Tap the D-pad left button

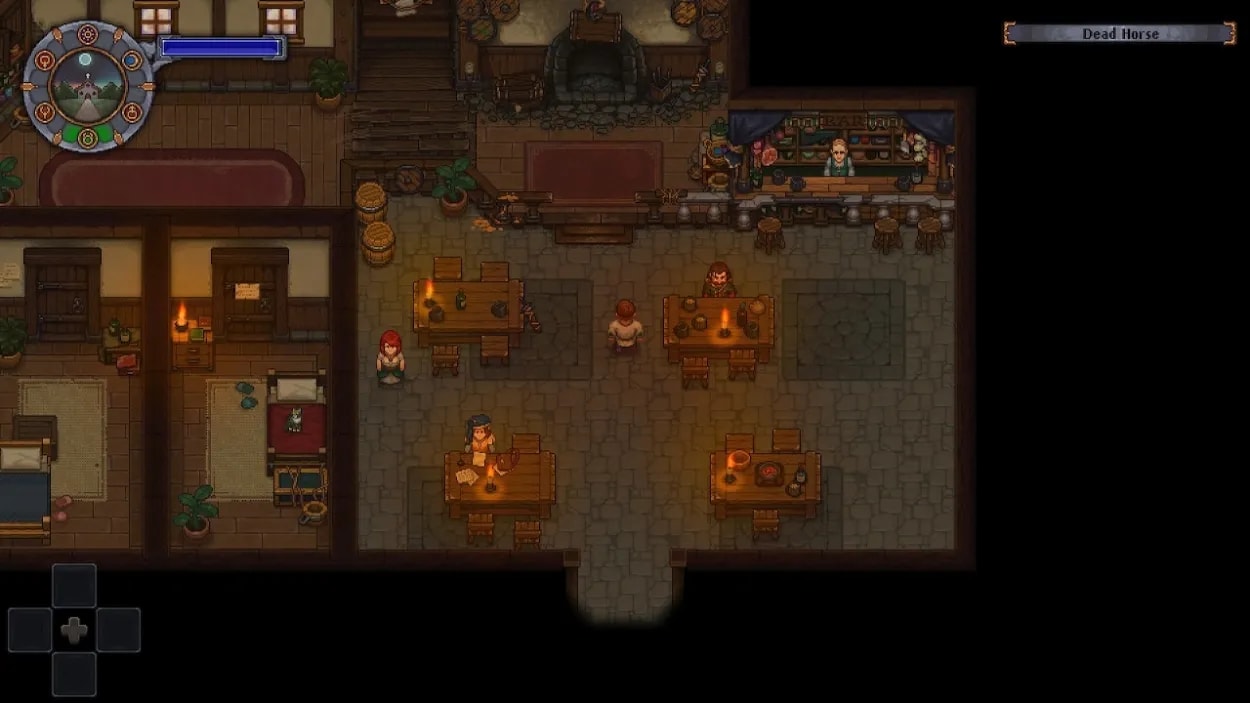[30, 630]
